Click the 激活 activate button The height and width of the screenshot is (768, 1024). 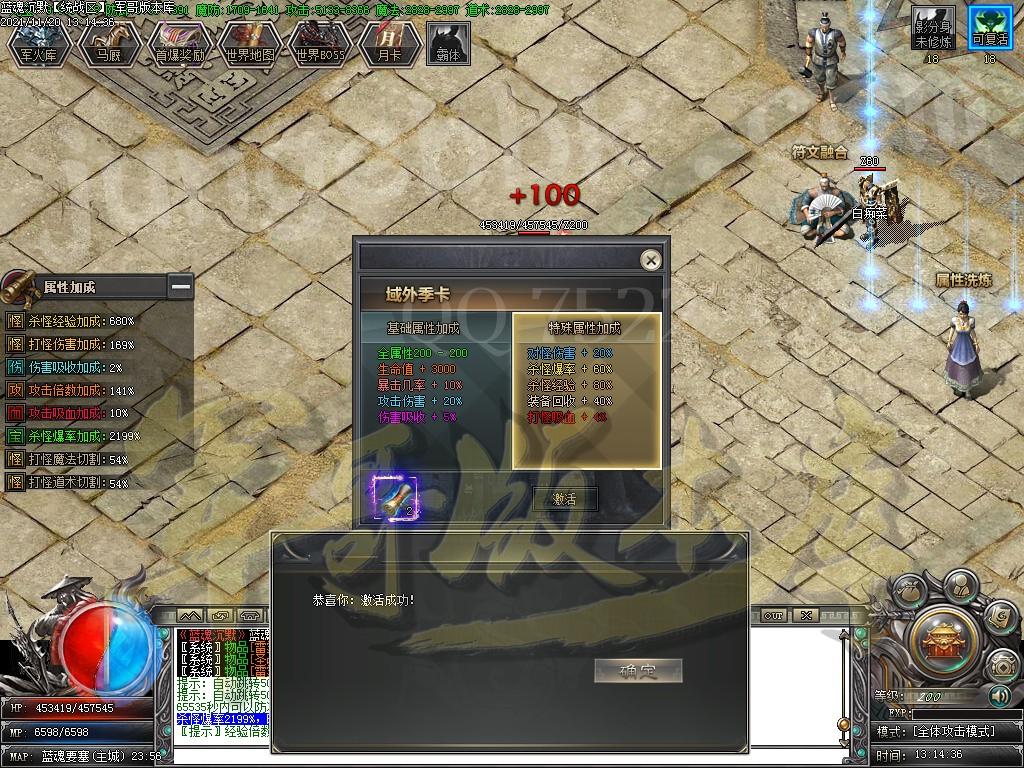click(565, 499)
